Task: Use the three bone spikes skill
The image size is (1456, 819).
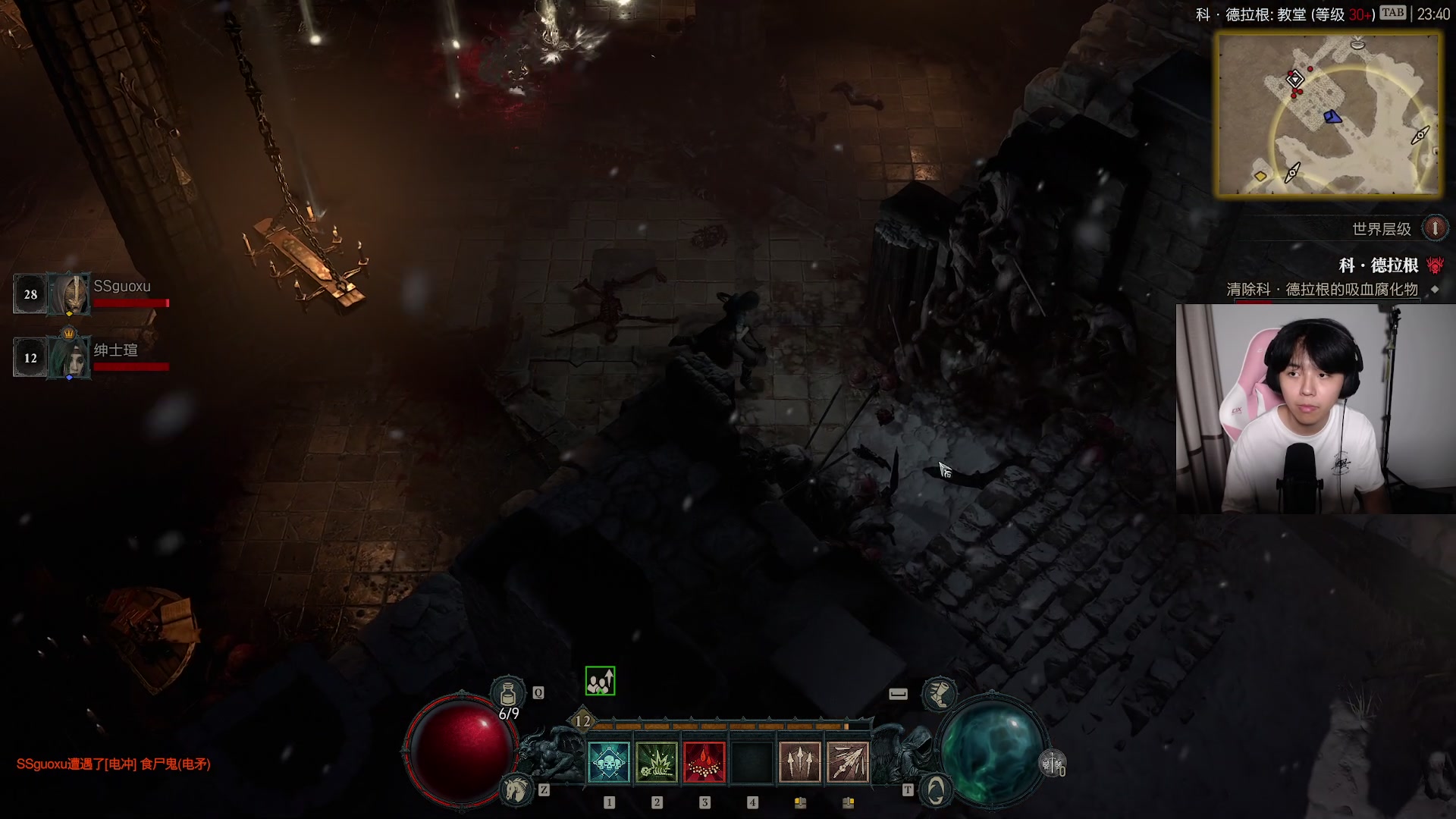Action: pos(800,762)
